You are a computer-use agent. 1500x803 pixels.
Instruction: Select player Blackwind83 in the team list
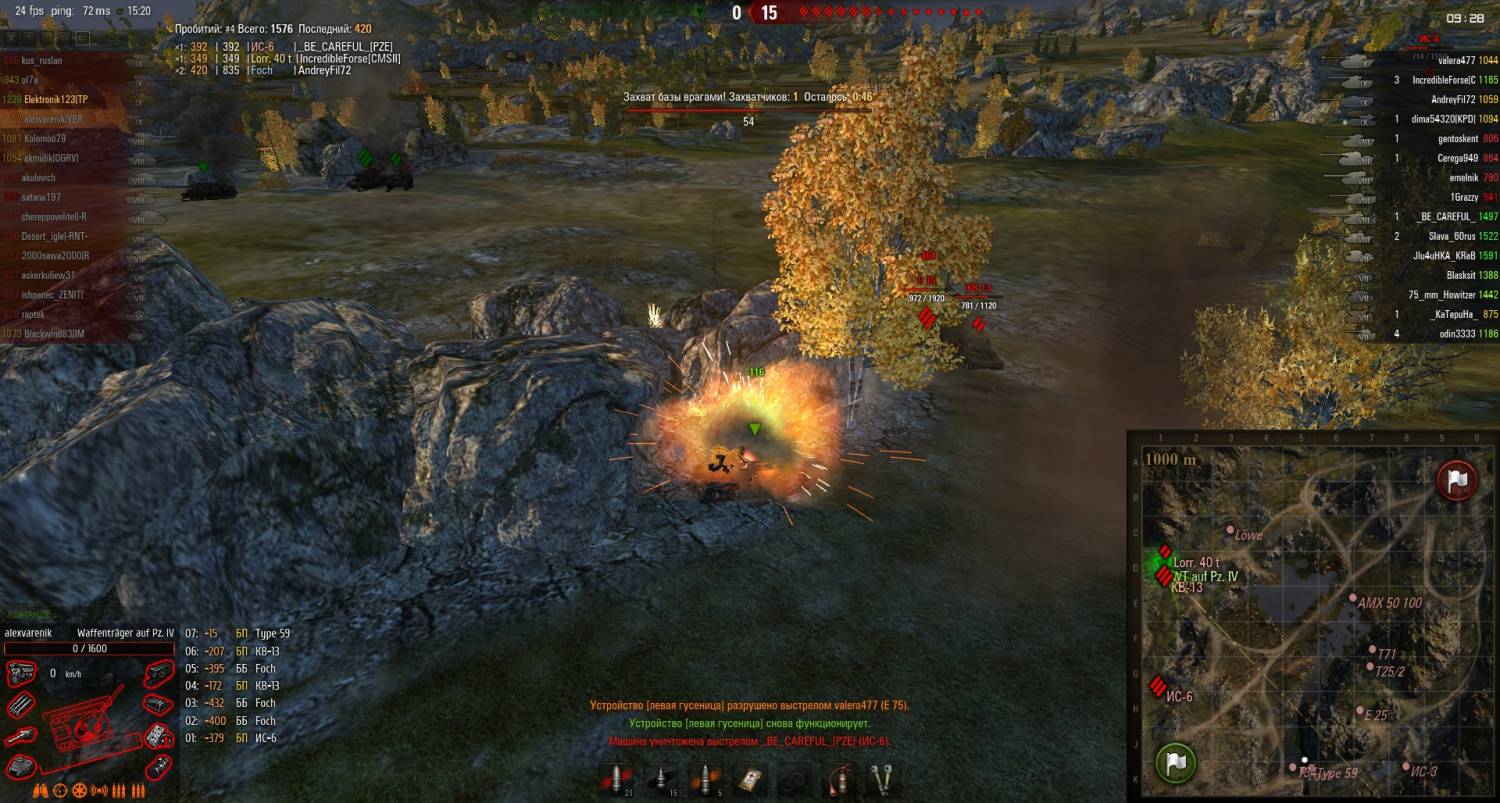[x=56, y=333]
